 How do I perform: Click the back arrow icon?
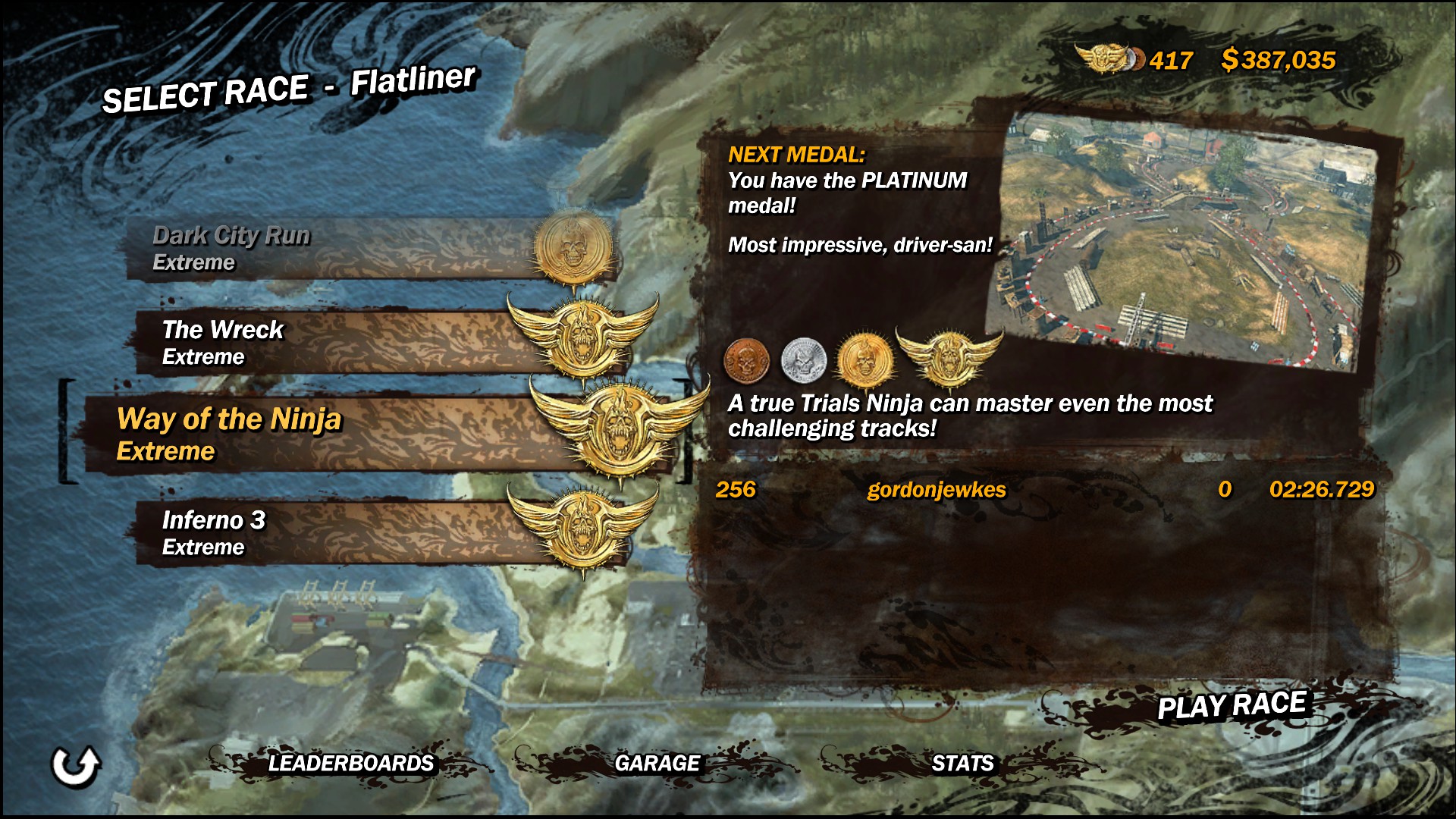[x=75, y=766]
